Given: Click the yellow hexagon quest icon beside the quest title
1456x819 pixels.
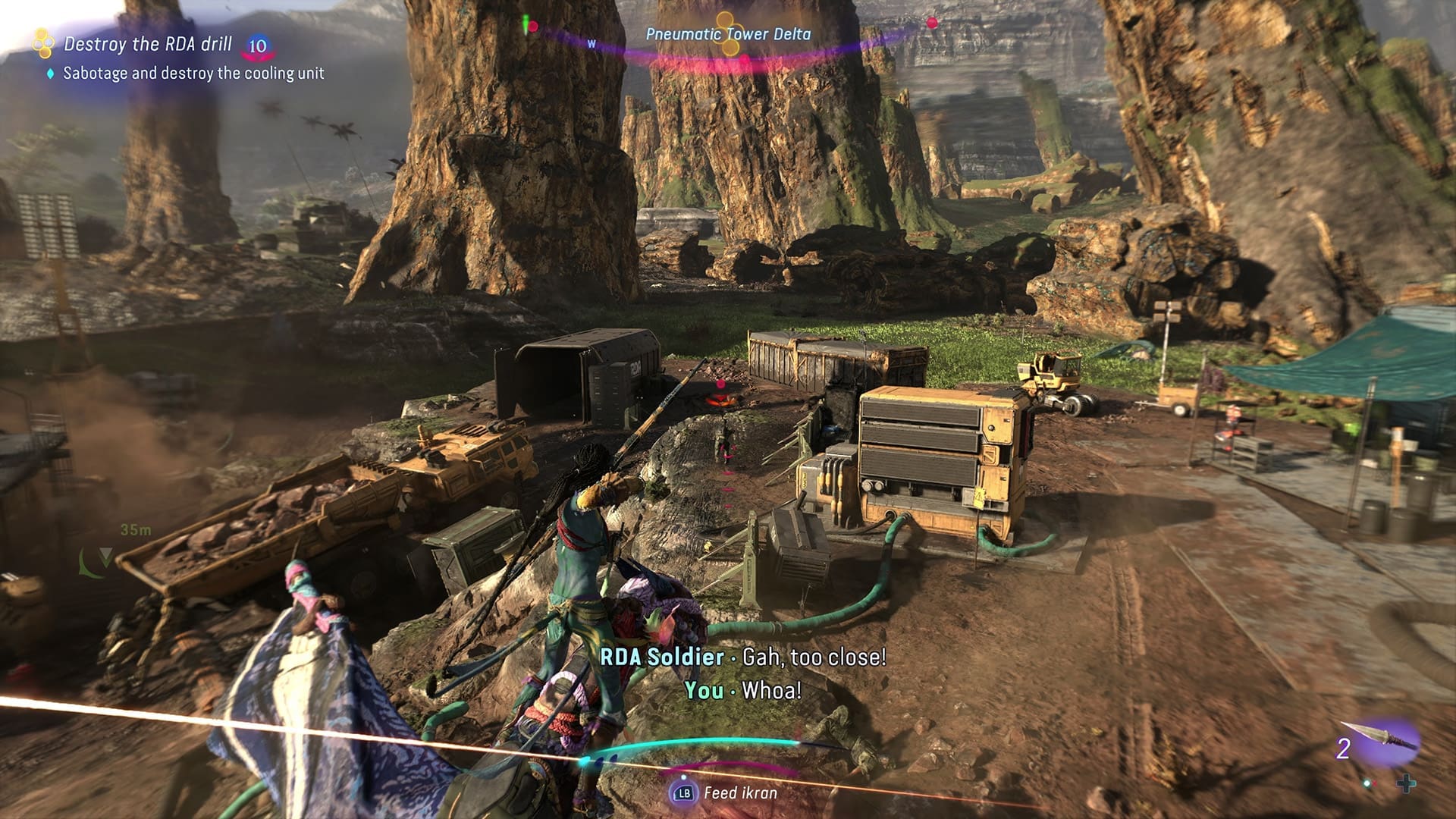Looking at the screenshot, I should [x=43, y=43].
